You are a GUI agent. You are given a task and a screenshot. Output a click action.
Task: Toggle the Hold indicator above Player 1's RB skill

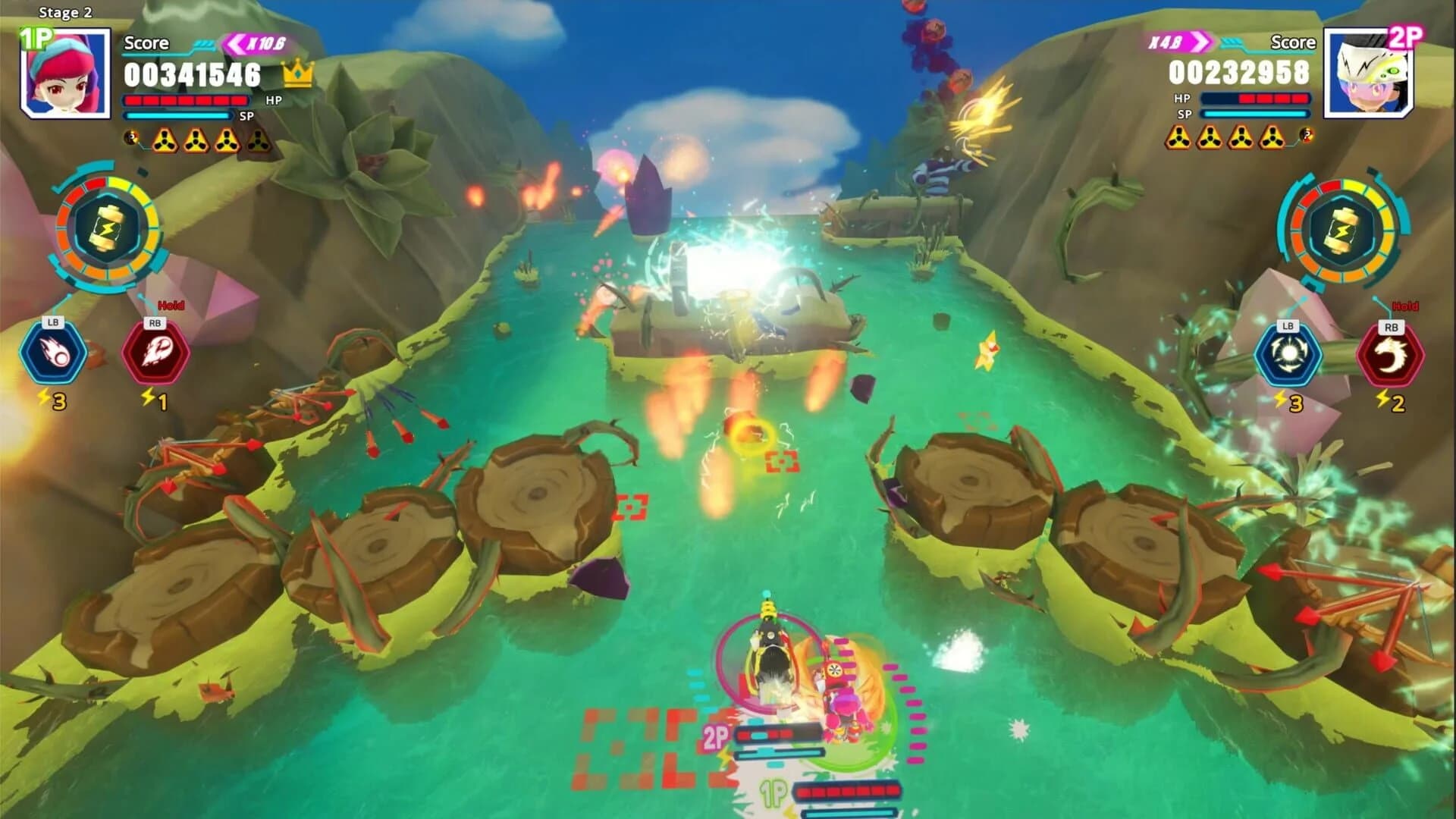click(173, 303)
